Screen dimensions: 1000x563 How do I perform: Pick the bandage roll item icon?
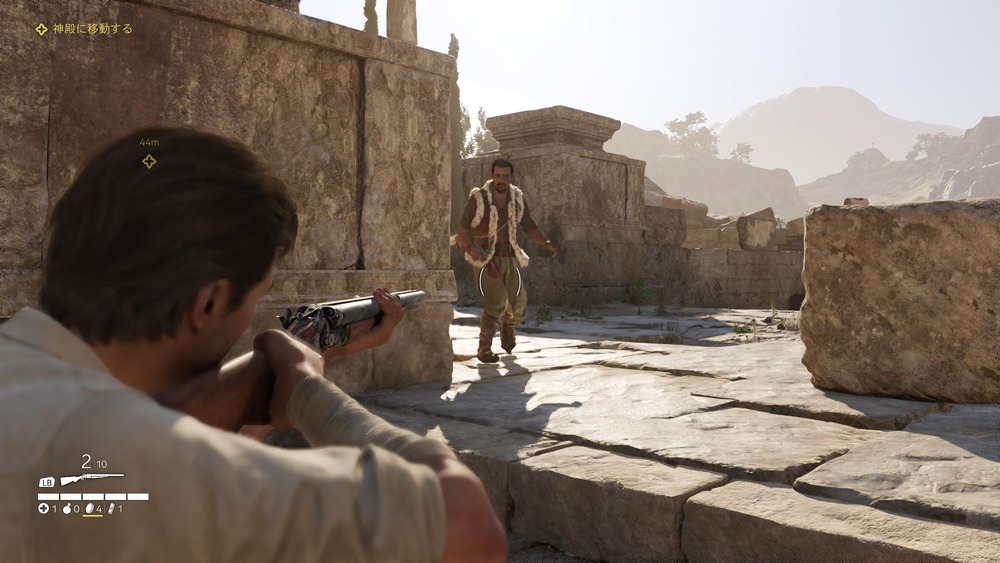[111, 509]
